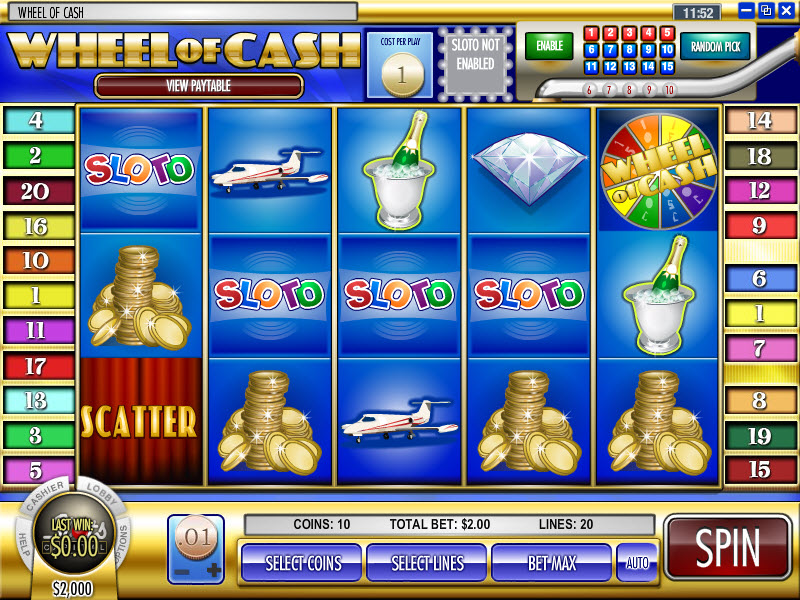Select Sloto number 13

[629, 67]
